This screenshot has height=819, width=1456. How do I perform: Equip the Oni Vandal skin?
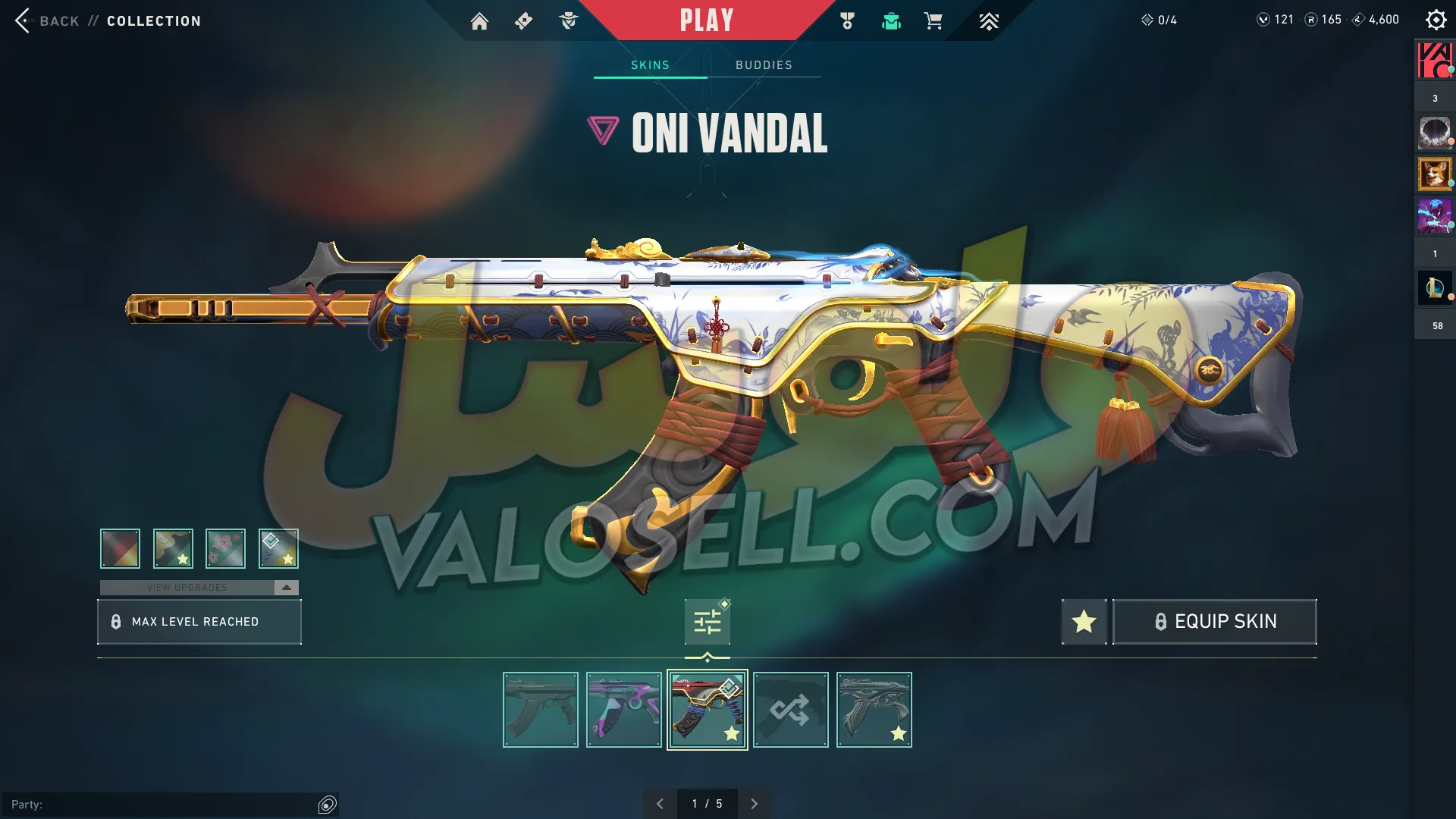(1214, 622)
